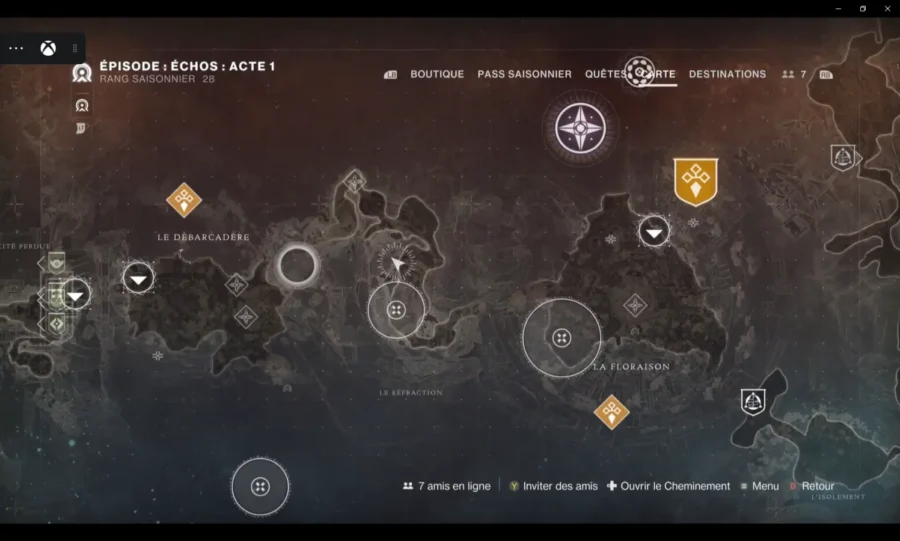This screenshot has width=900, height=541.
Task: Select the large circle activity by La Floraison
Action: point(562,338)
